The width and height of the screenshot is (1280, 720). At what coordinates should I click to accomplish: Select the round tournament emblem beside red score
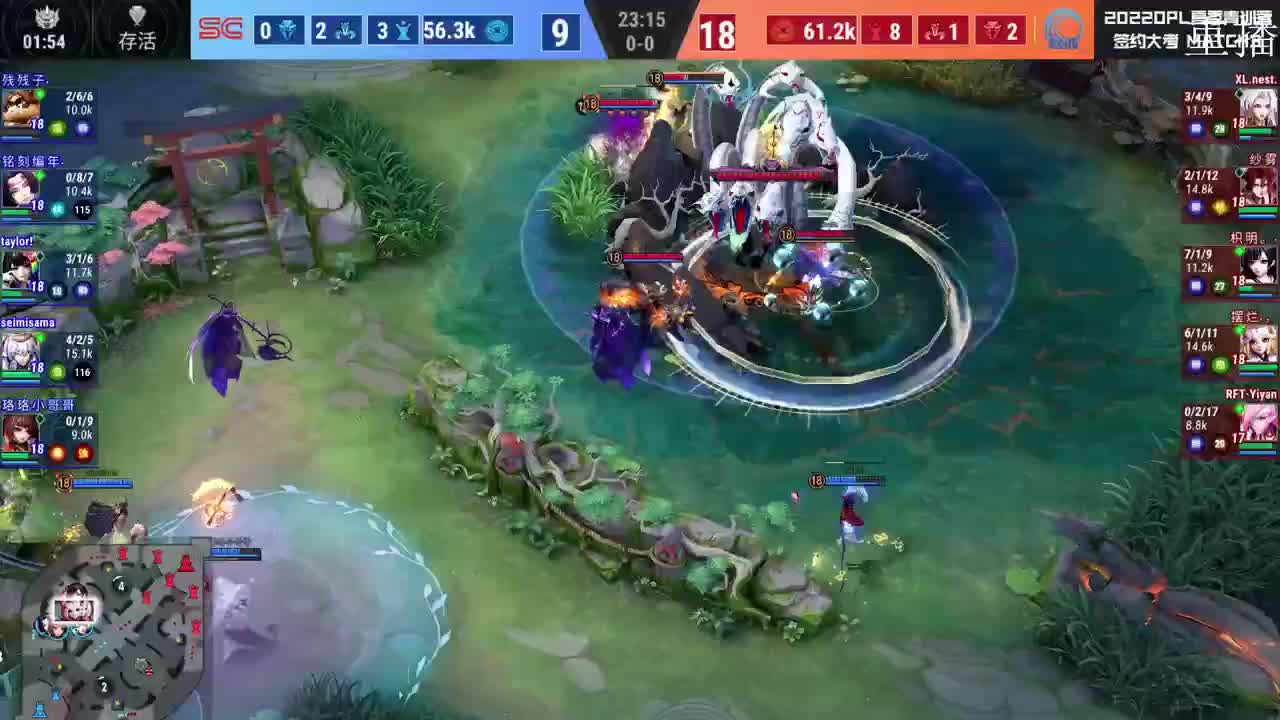1063,31
